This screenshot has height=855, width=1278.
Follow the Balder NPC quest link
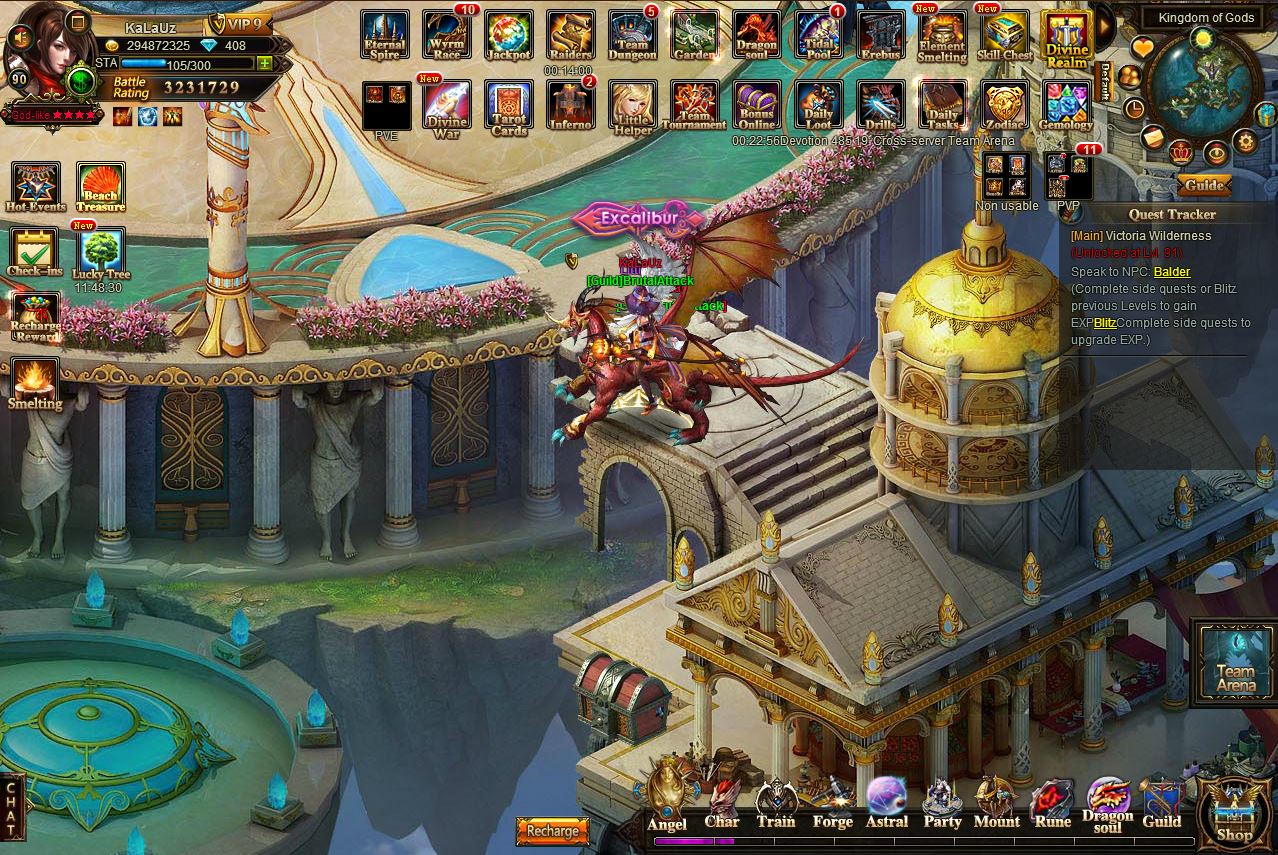1171,271
